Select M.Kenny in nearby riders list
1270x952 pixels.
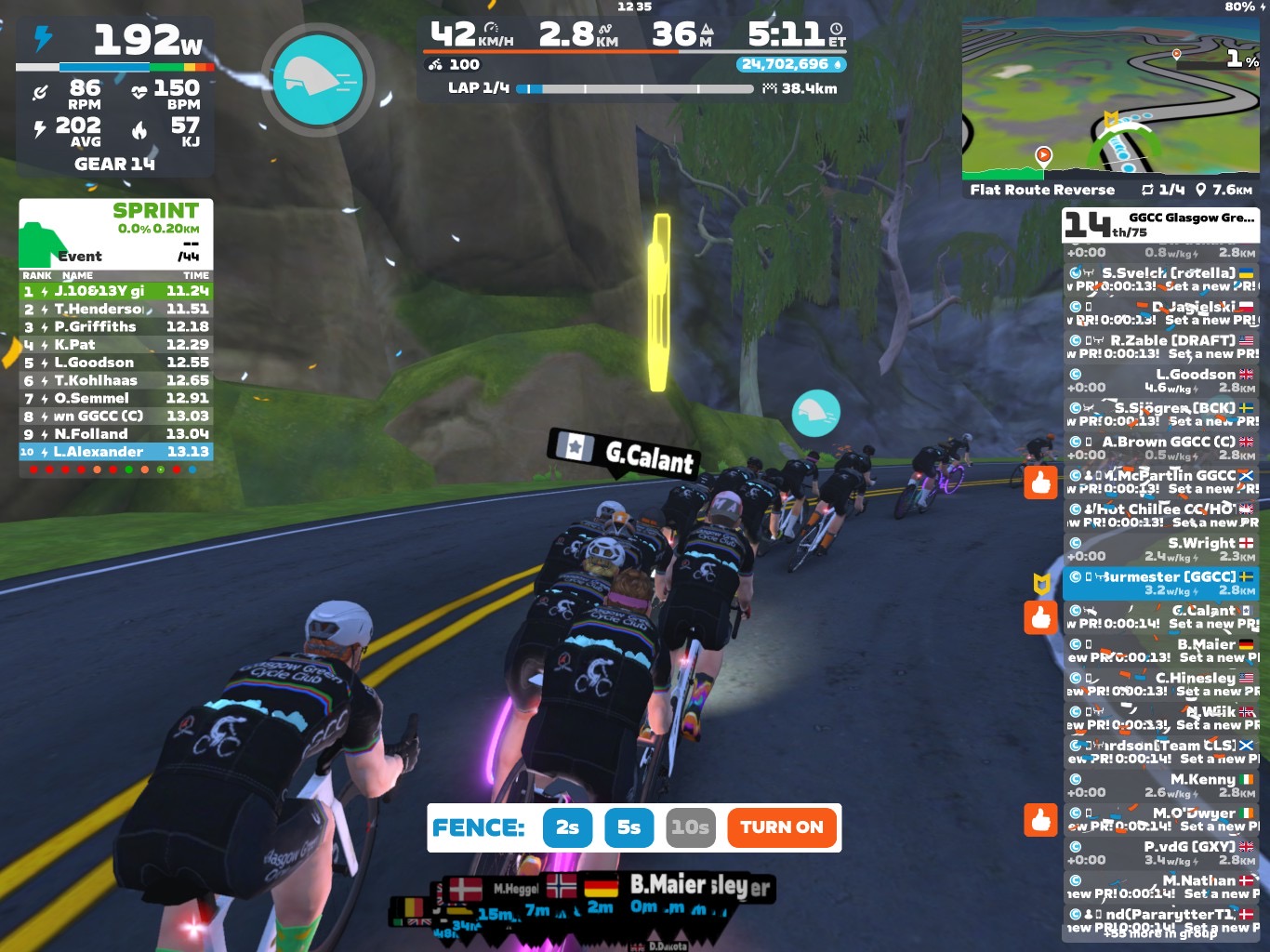1161,786
